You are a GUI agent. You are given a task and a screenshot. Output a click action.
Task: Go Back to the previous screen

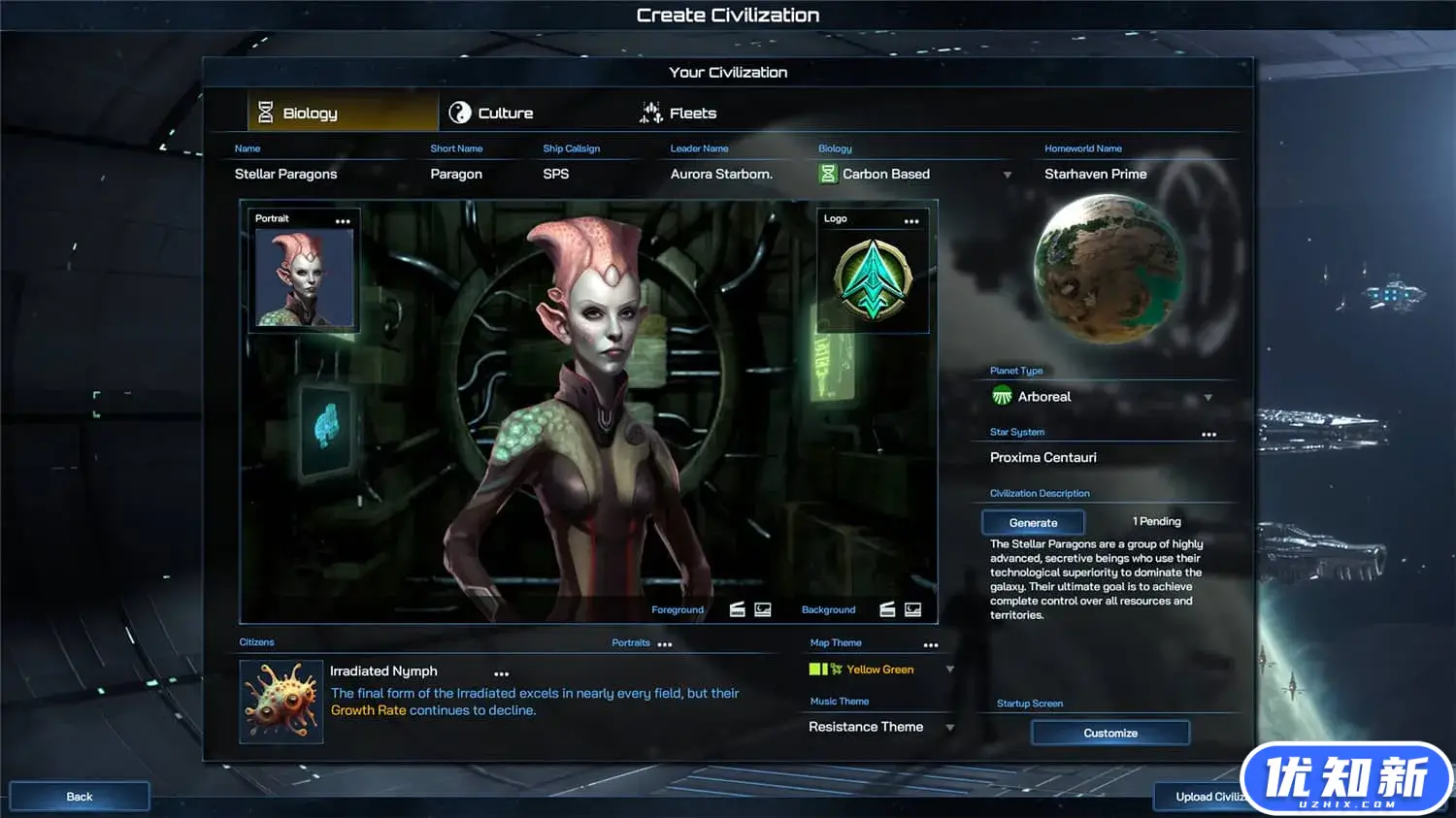click(80, 797)
